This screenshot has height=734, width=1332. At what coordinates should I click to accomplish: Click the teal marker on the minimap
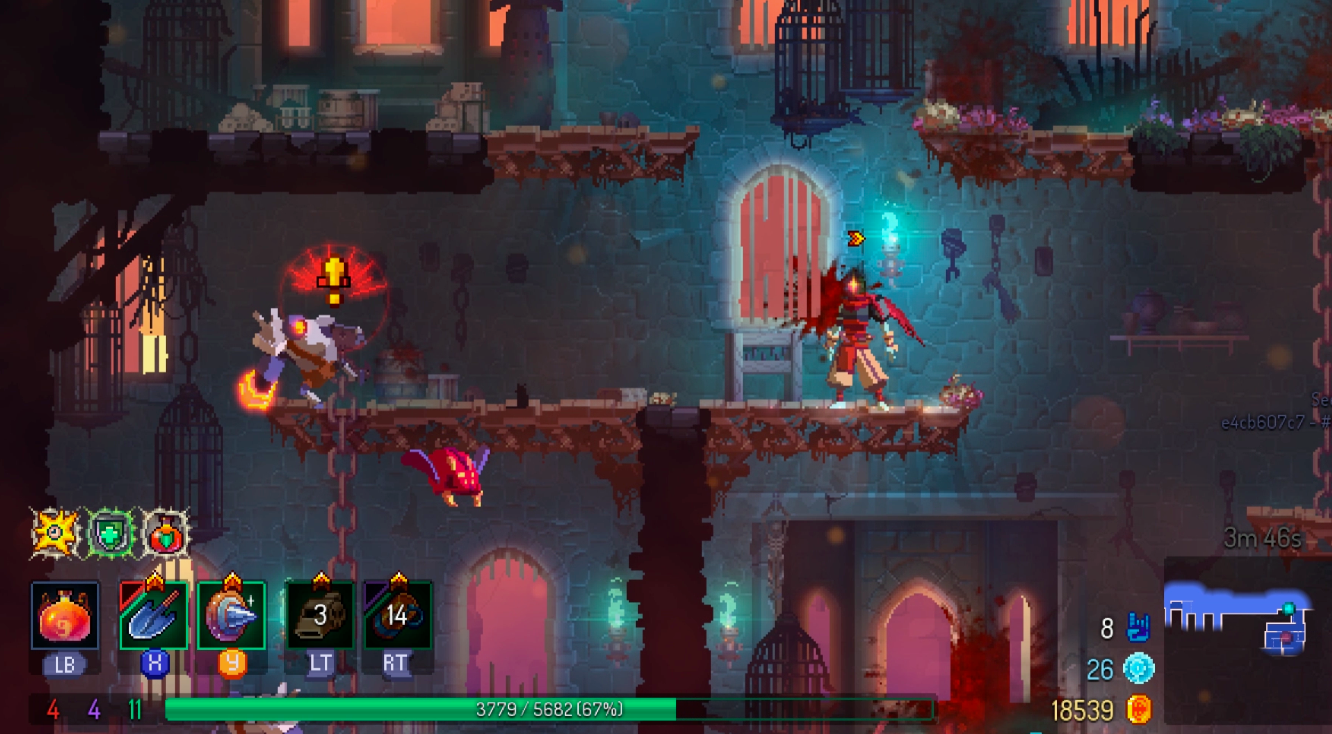[x=1289, y=608]
